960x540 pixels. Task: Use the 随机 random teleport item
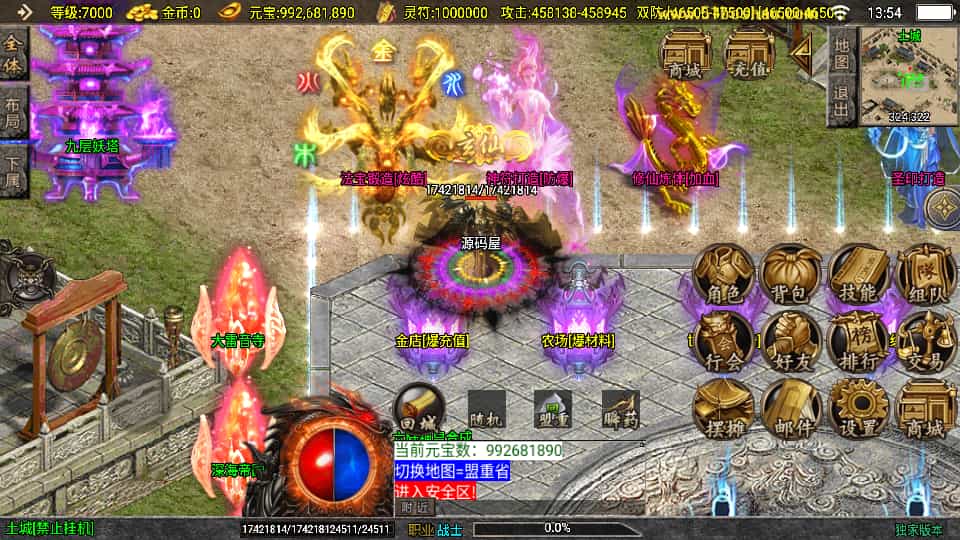pyautogui.click(x=485, y=408)
